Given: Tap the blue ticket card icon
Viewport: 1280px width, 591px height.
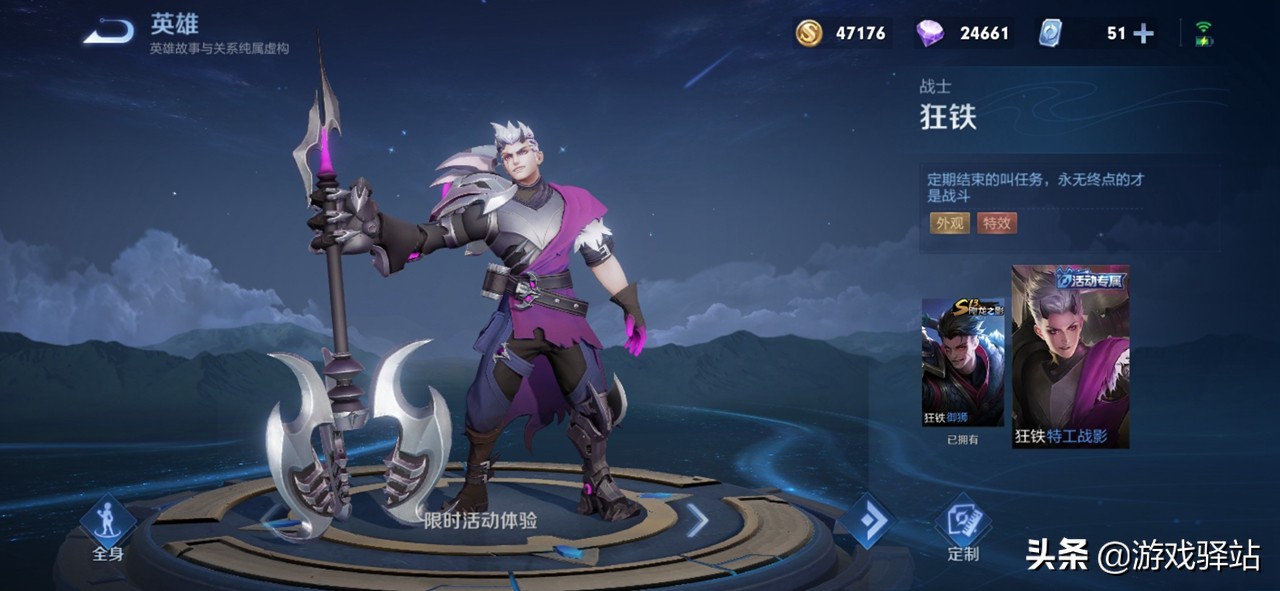Looking at the screenshot, I should tap(1049, 33).
